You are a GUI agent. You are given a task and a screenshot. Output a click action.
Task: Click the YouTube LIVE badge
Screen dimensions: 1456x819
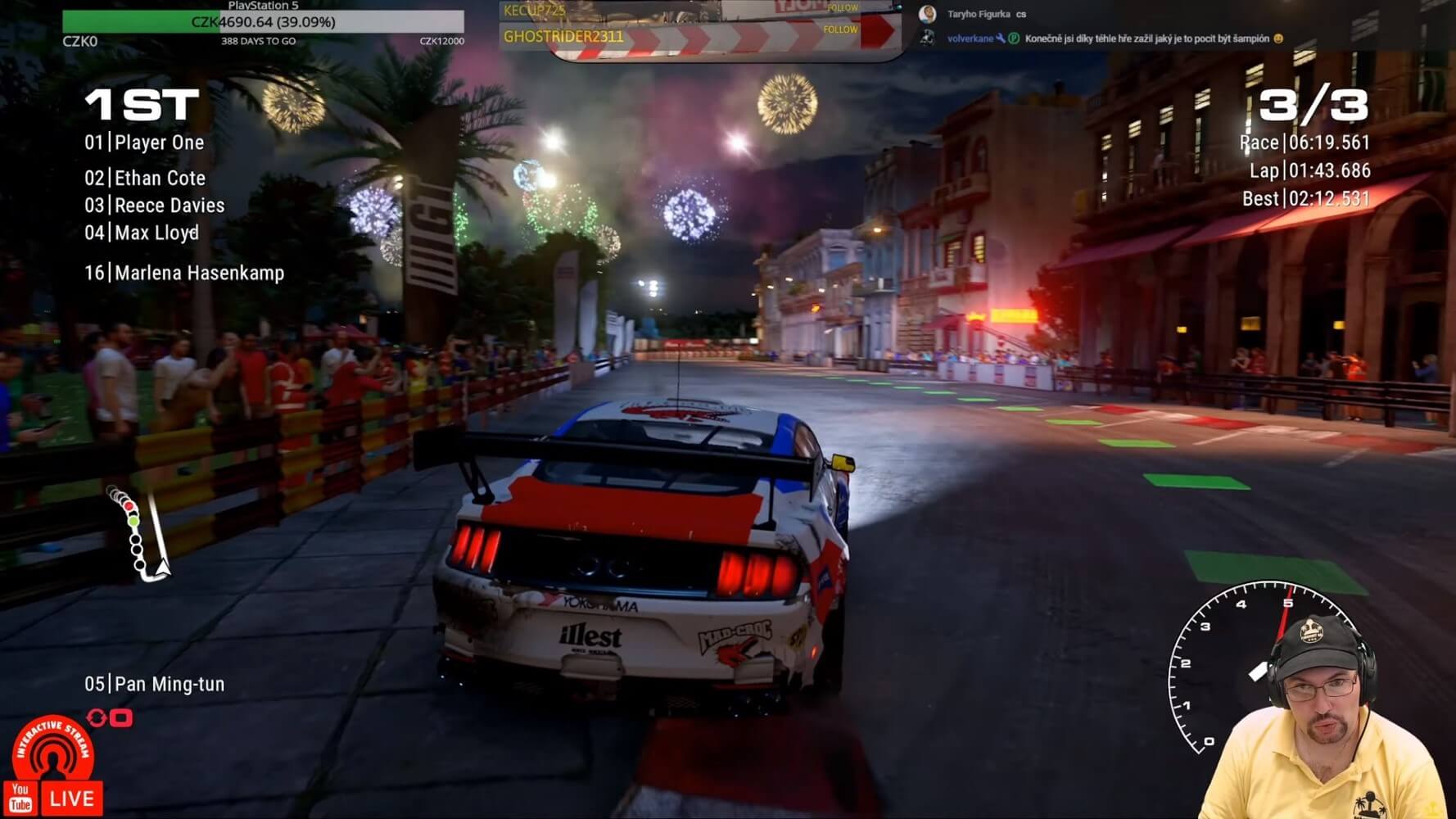[54, 799]
